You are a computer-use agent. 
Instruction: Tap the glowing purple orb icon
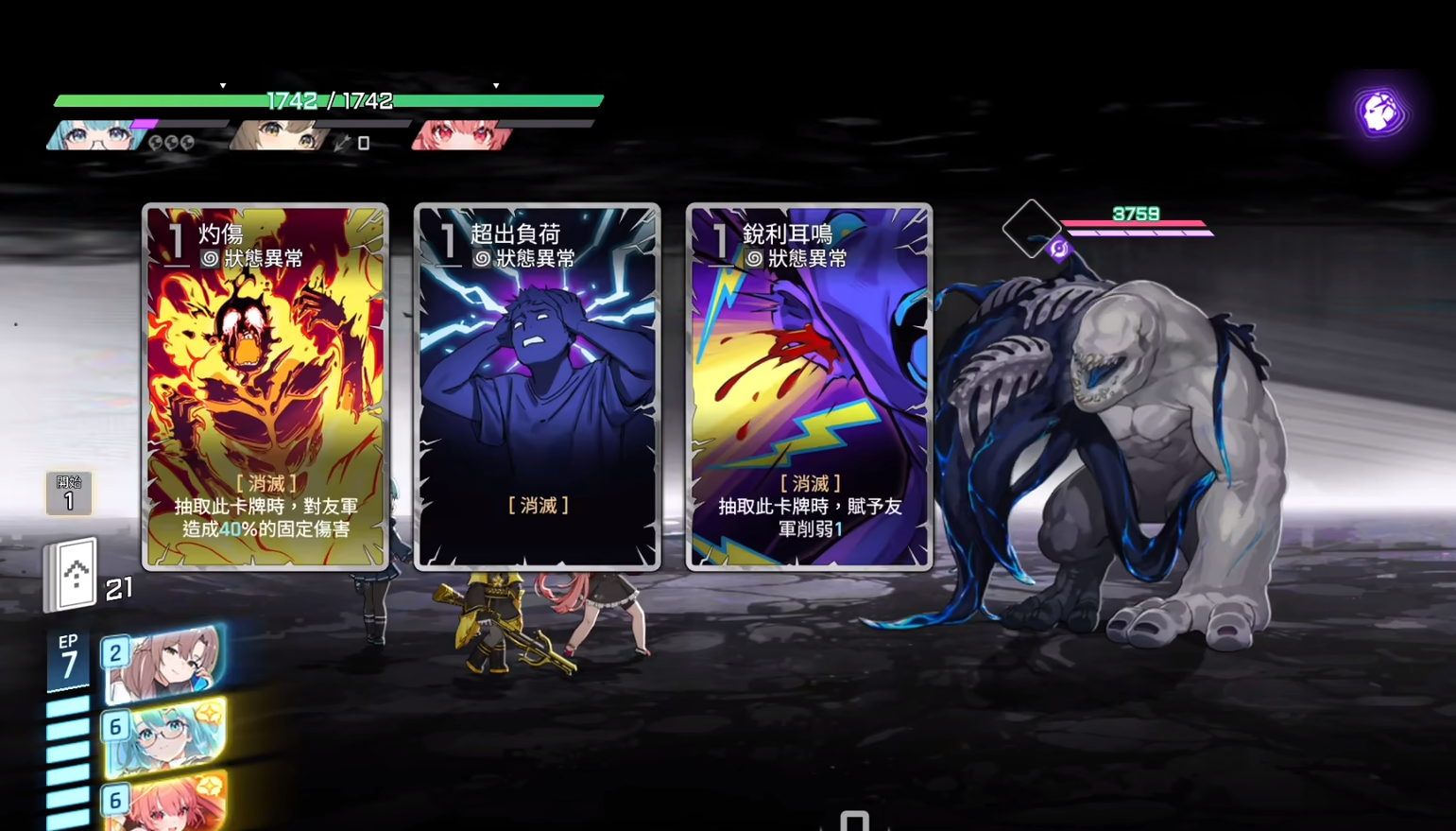click(1380, 113)
